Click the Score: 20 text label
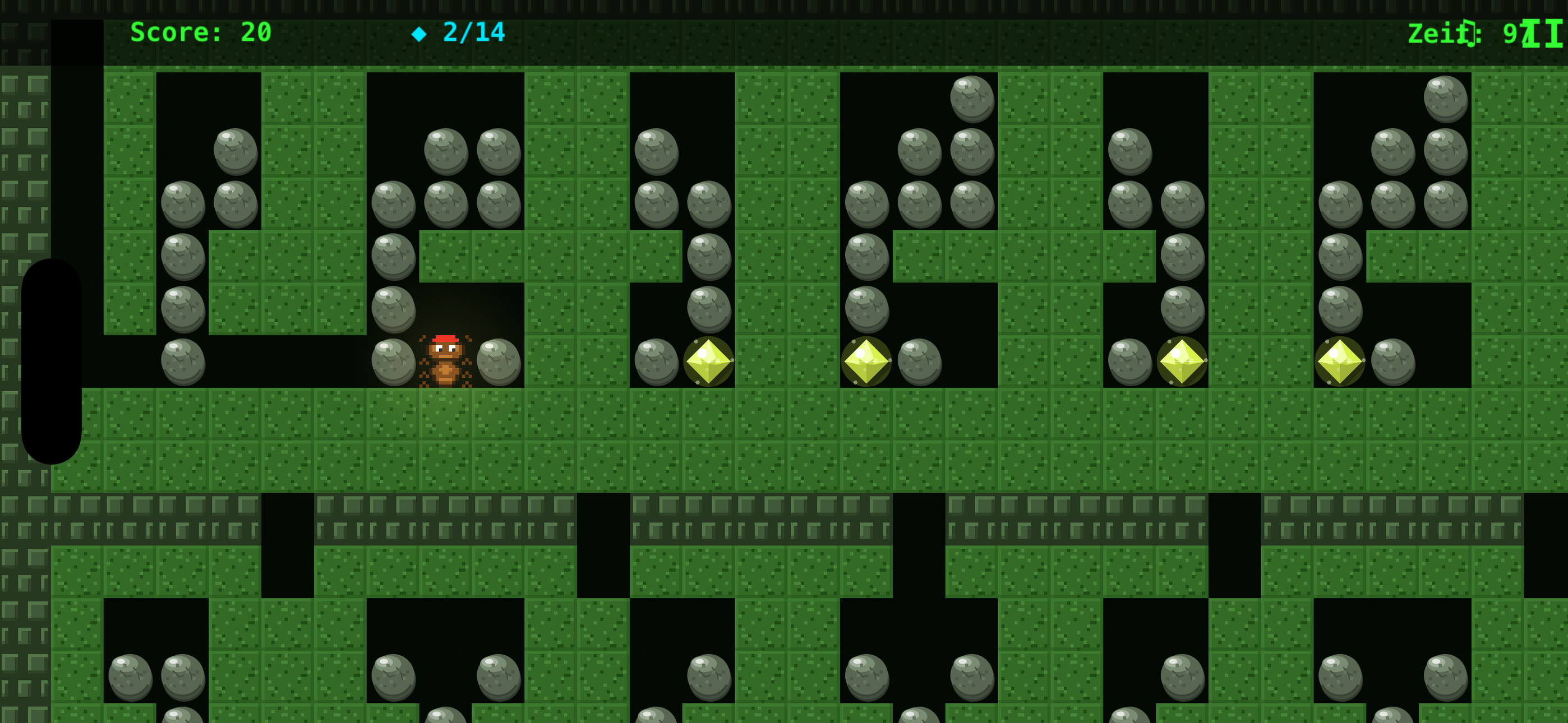Image resolution: width=1568 pixels, height=723 pixels. tap(201, 33)
